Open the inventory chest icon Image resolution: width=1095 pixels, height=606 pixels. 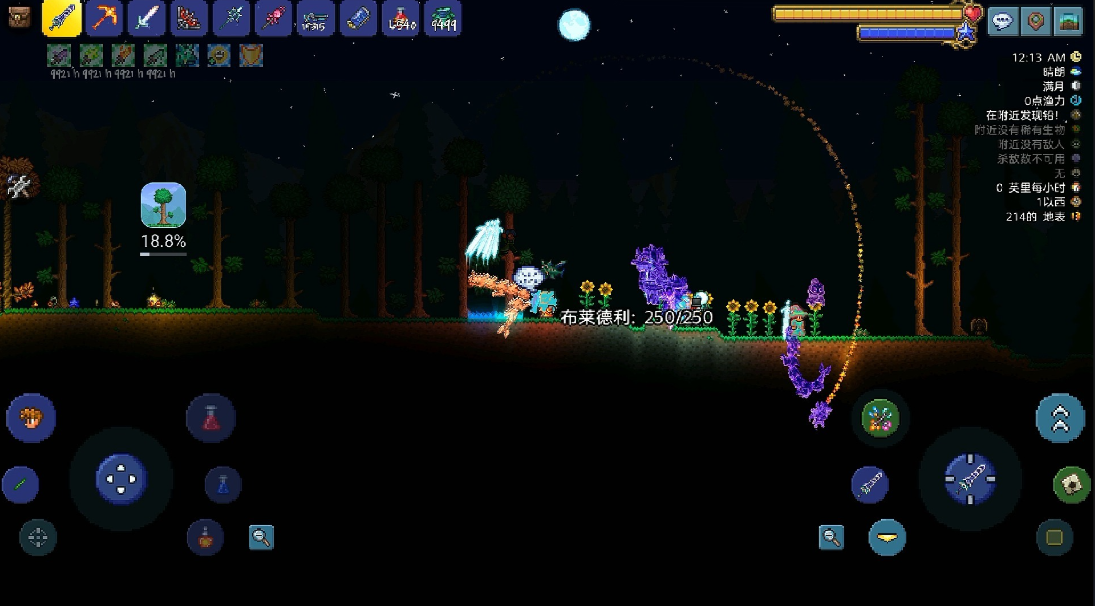[19, 18]
